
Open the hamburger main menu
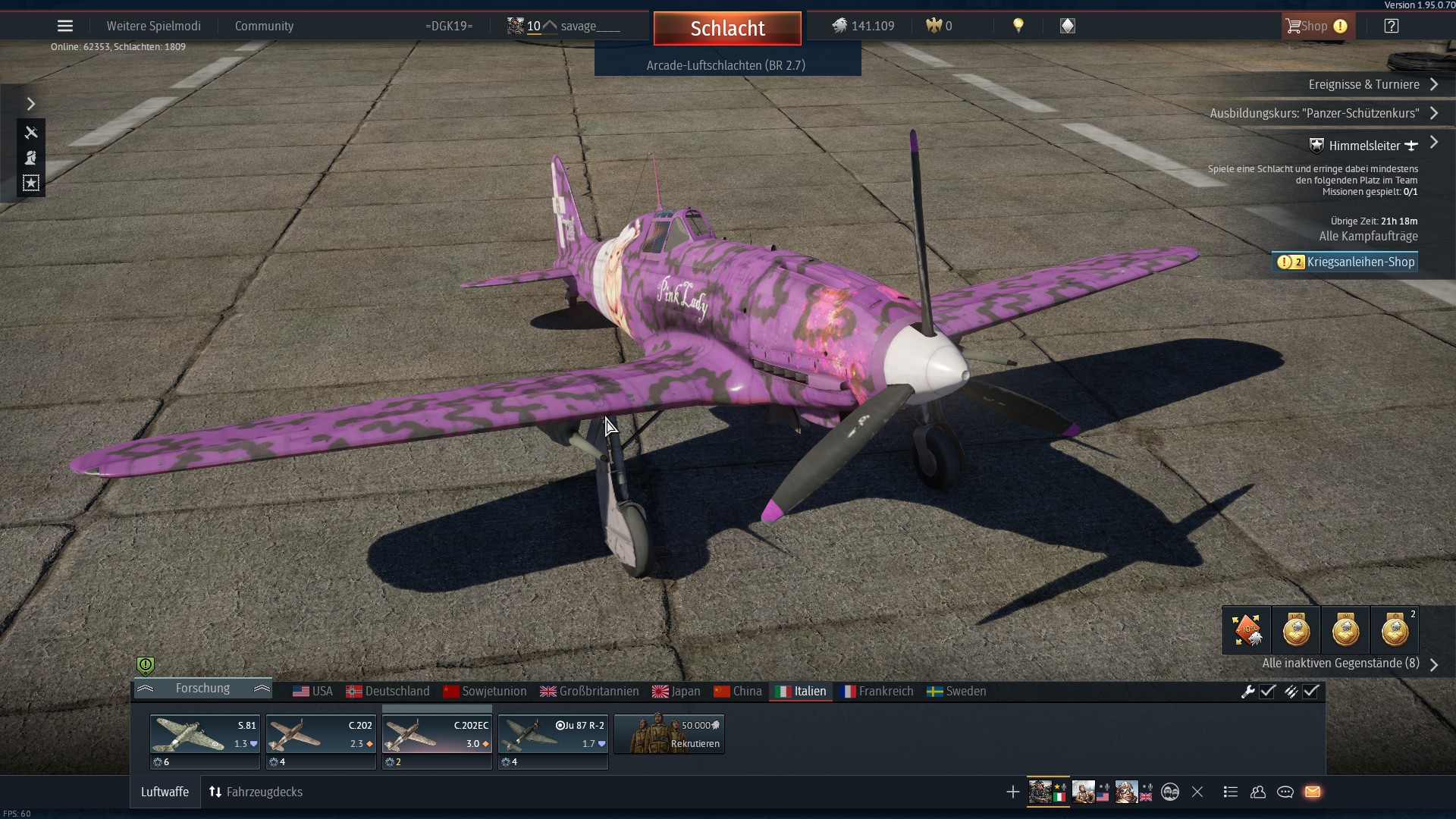pyautogui.click(x=65, y=26)
